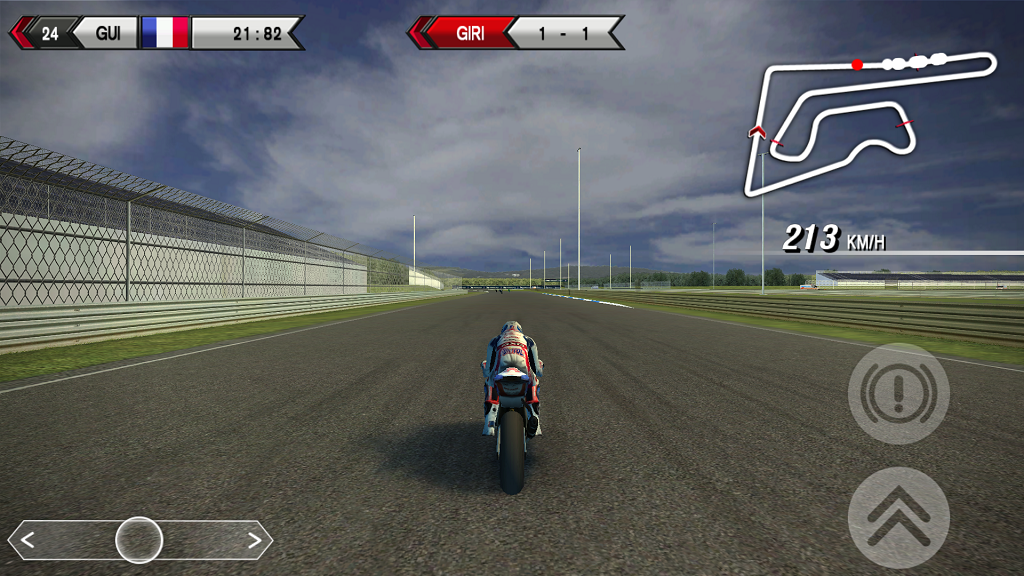1024x576 pixels.
Task: Hit the accelerate double-chevron button
Action: tap(898, 517)
